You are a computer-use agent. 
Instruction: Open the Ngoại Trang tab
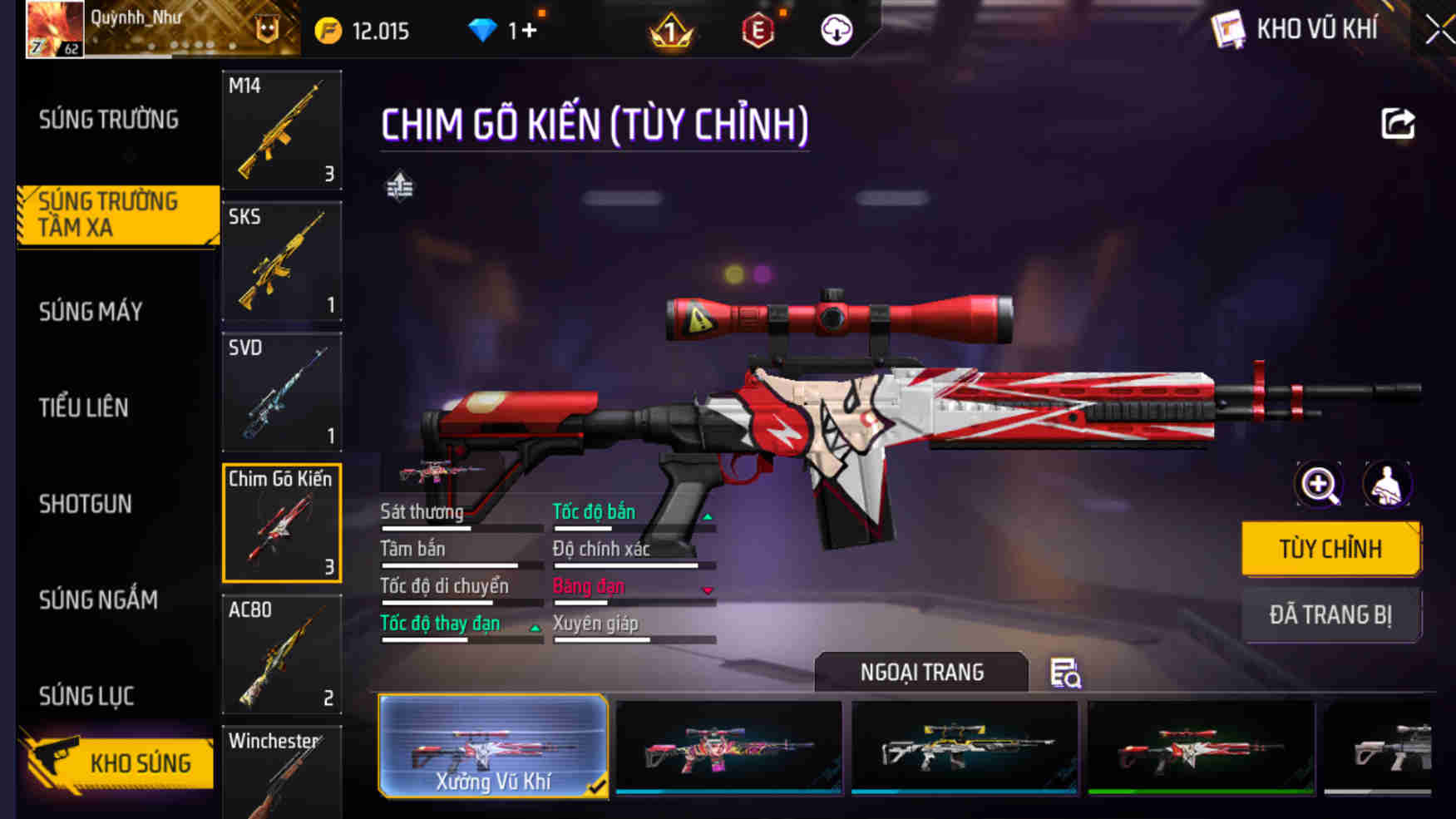tap(921, 672)
